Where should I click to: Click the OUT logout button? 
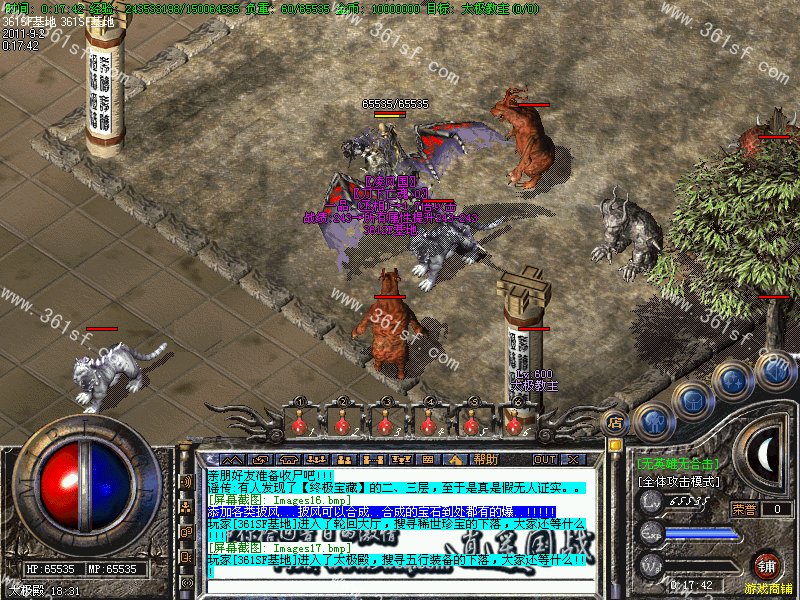pos(544,459)
